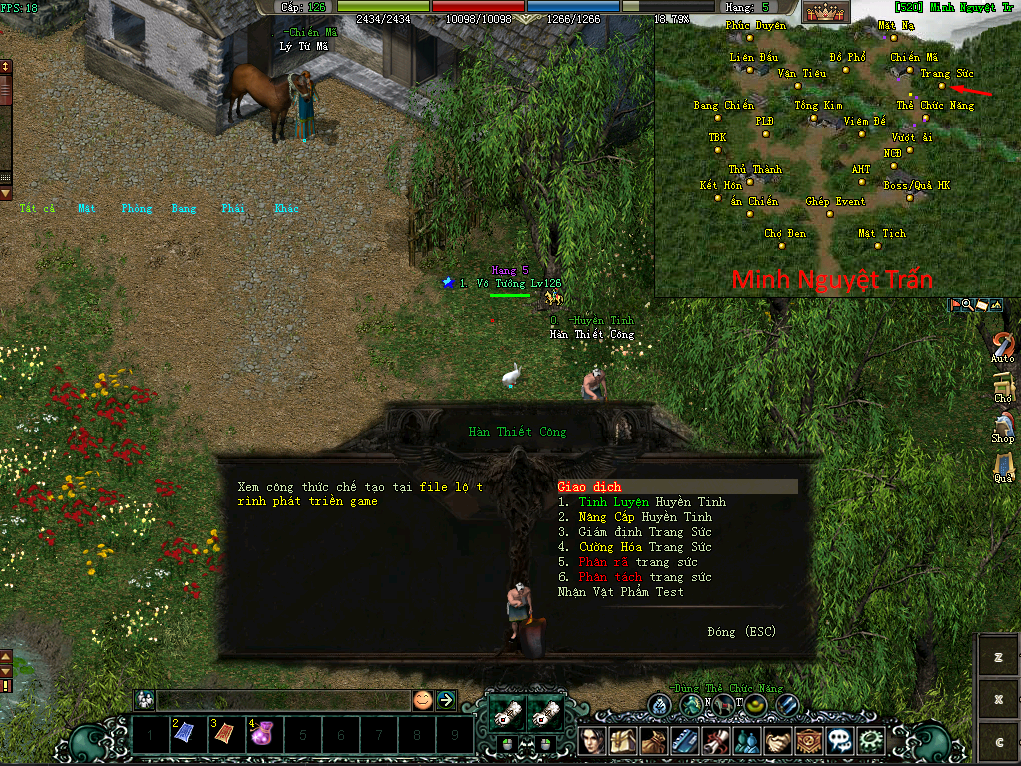
Task: Open the Quà gift icon
Action: (x=1002, y=466)
